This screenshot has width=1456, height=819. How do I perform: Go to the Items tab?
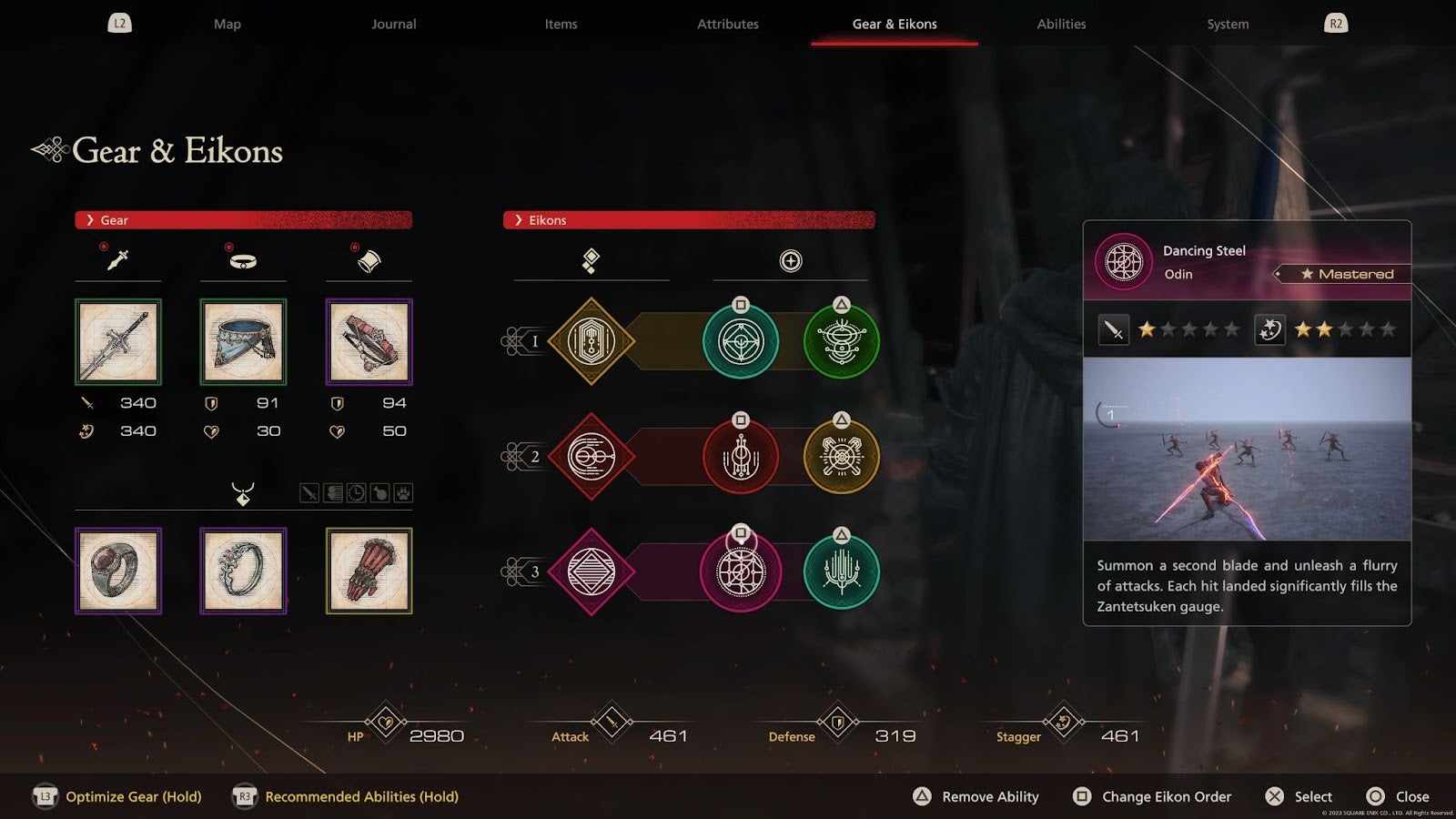tap(561, 25)
